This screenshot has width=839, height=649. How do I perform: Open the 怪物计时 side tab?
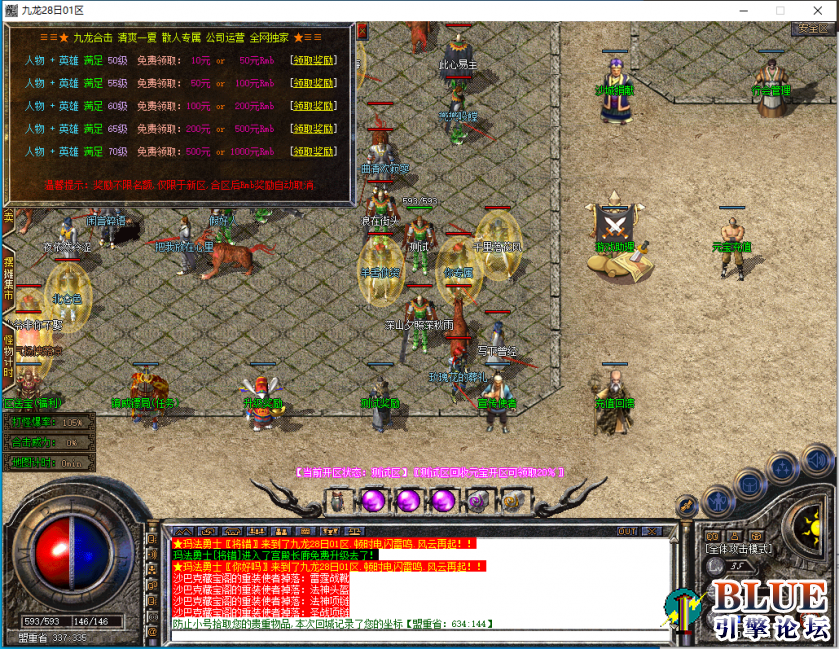[8, 355]
